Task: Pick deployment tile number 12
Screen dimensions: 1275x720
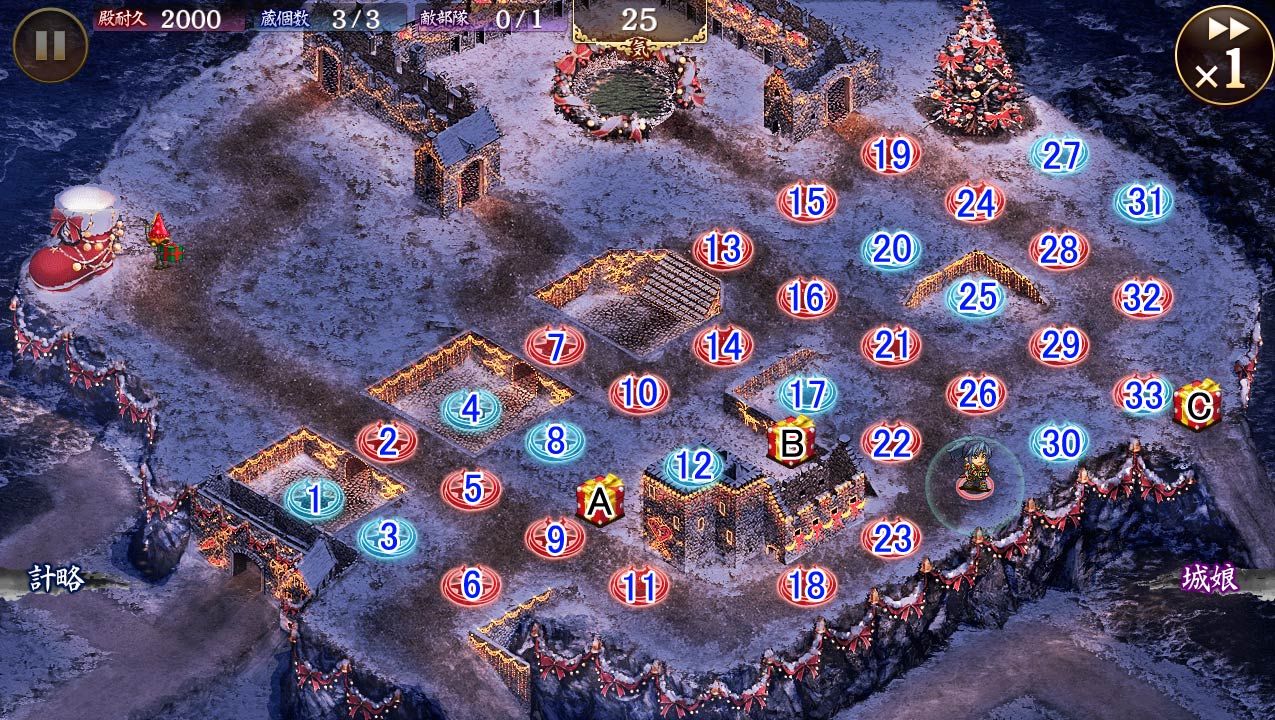Action: click(x=693, y=465)
